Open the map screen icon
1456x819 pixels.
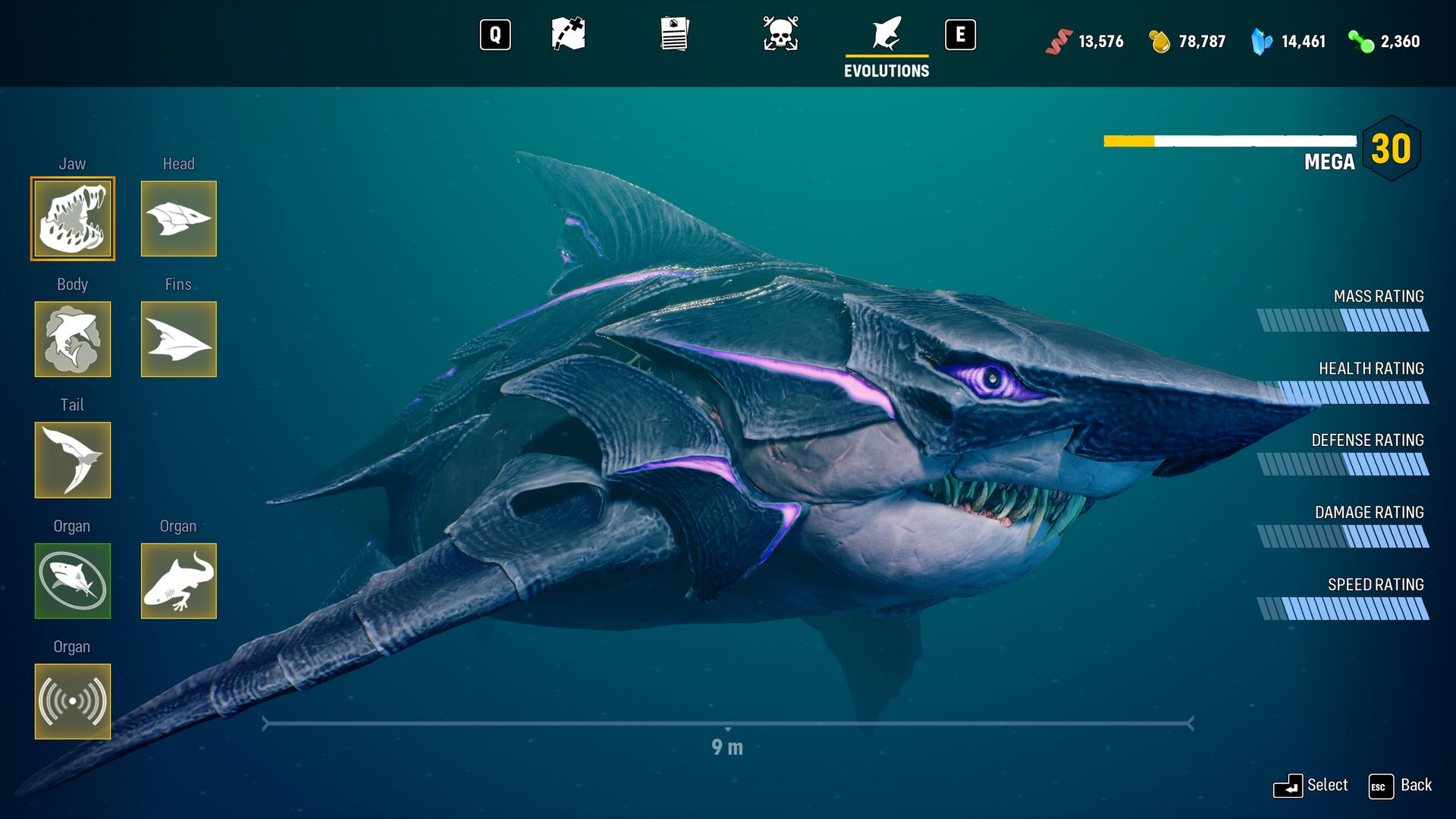click(570, 34)
